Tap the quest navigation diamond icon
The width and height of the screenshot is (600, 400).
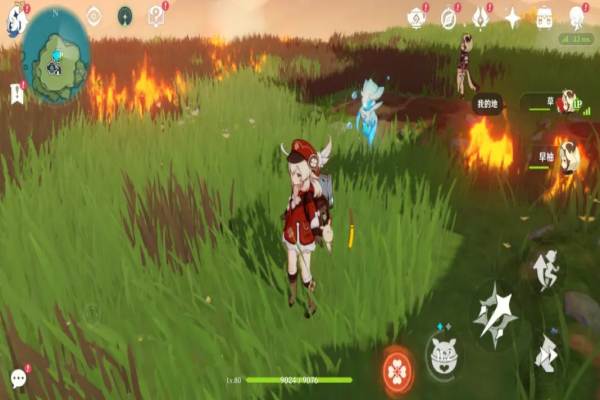94,15
